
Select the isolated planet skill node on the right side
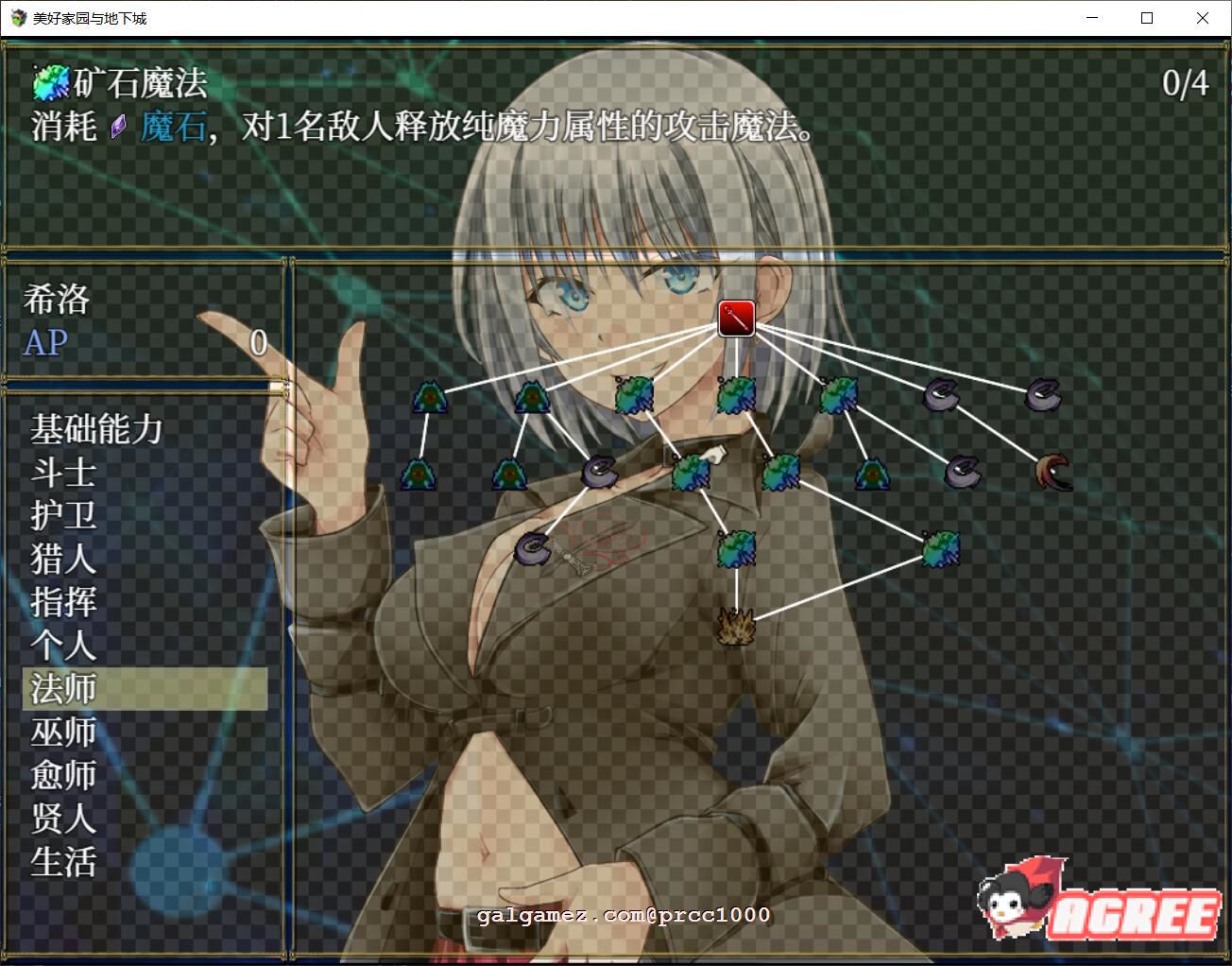click(943, 548)
